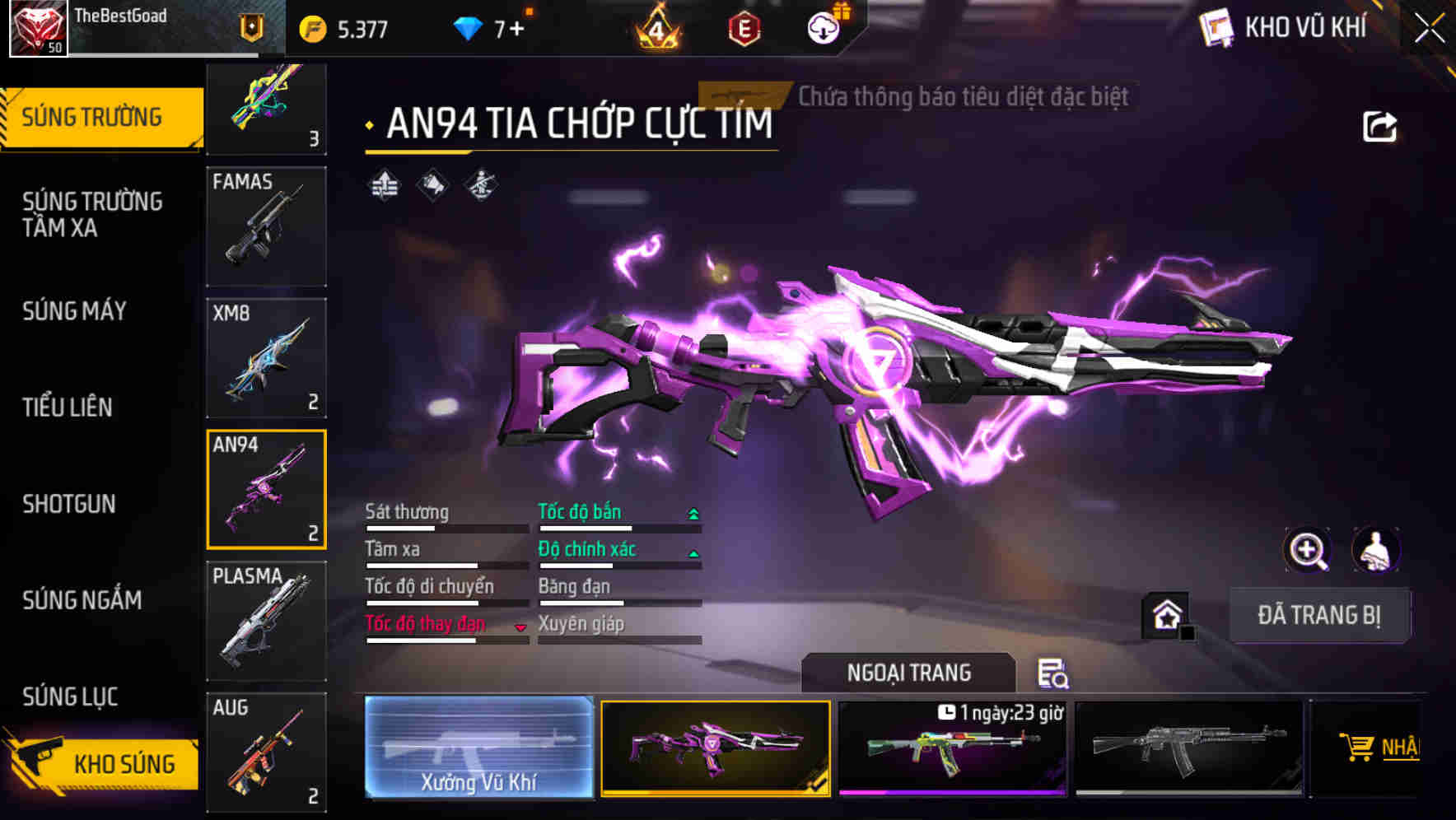This screenshot has width=1456, height=820.
Task: Click the share/export icon near weapon name
Action: coord(1379,125)
